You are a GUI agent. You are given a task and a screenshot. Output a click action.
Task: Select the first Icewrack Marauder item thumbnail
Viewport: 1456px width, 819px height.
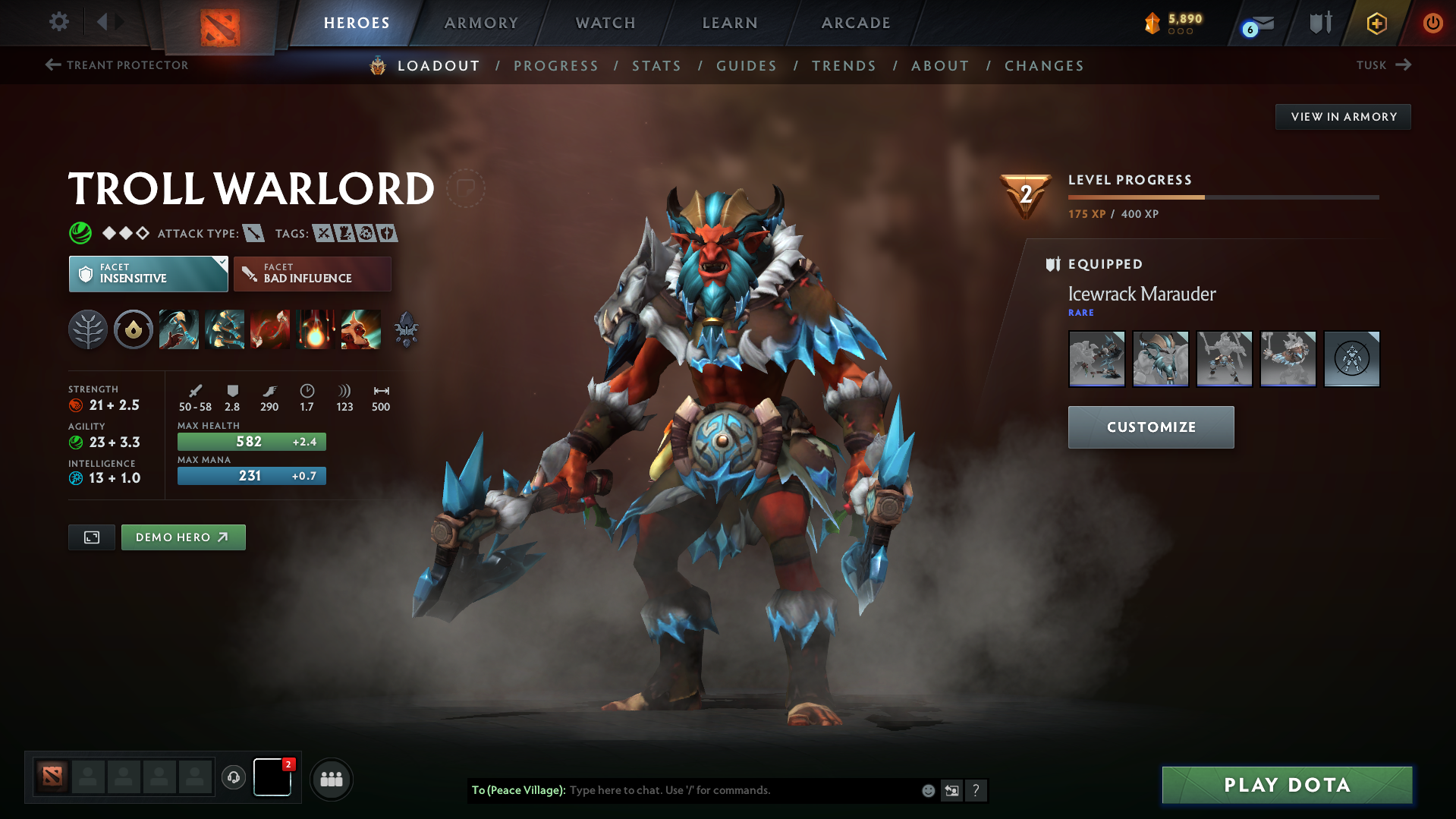1096,359
